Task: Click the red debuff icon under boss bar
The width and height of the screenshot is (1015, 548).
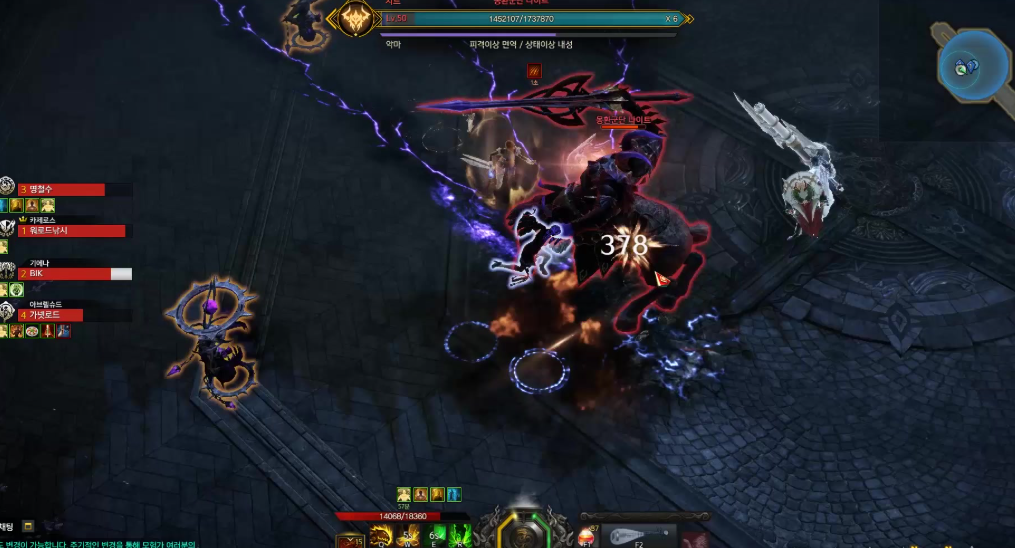Action: pos(534,71)
